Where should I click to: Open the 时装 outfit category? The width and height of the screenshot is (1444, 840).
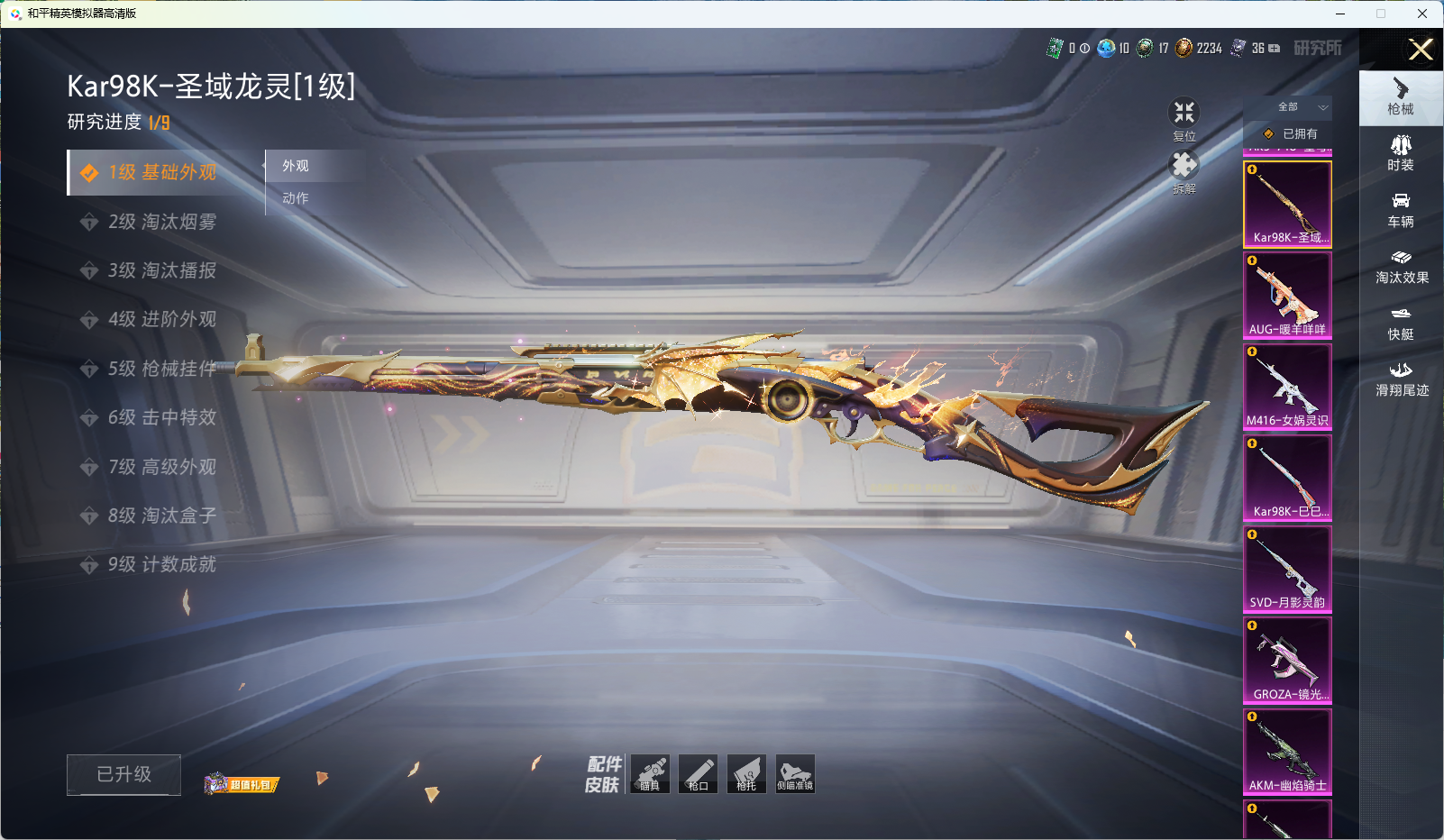[1401, 153]
